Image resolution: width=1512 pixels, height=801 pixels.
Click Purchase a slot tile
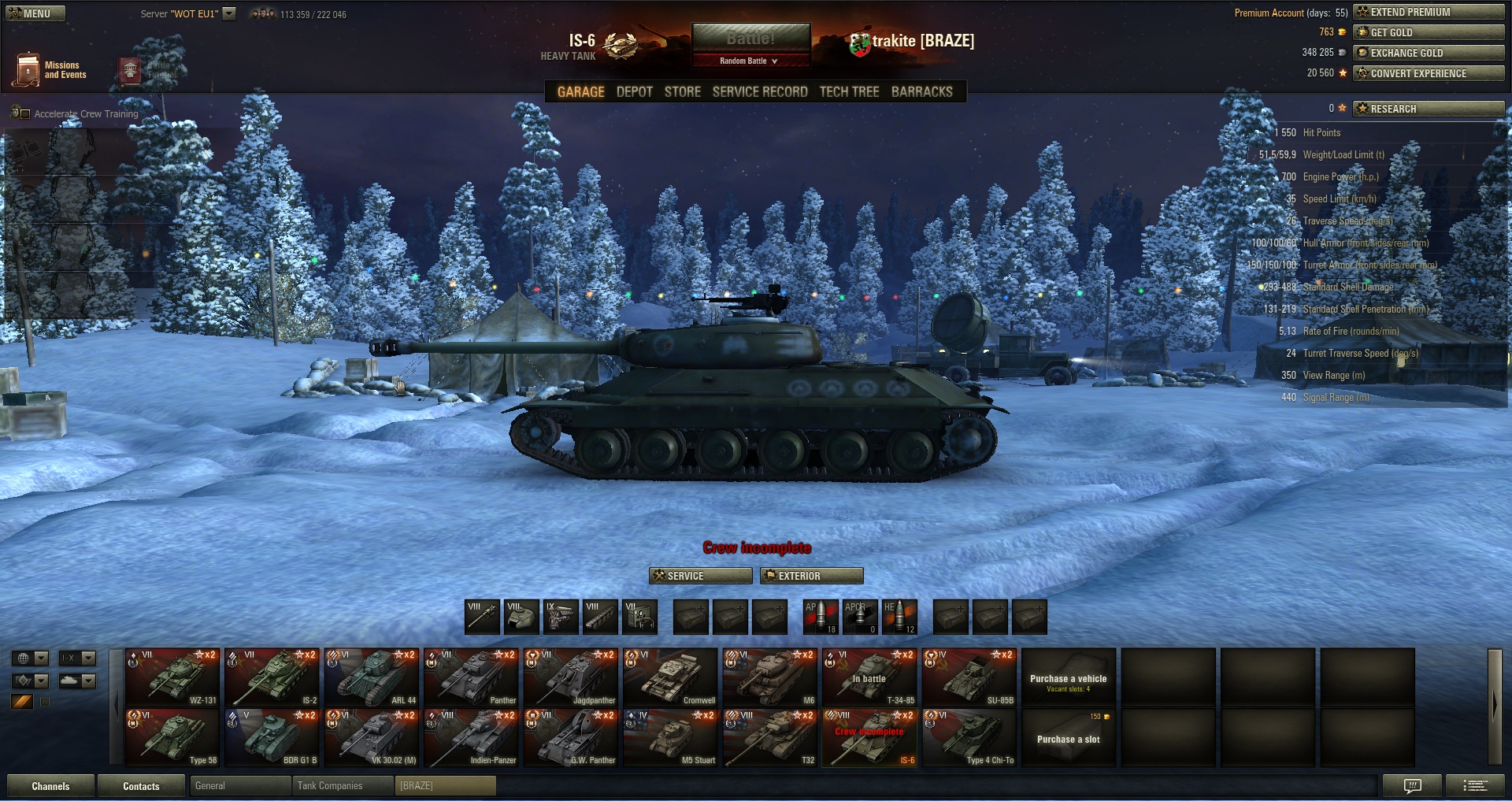click(x=1068, y=739)
